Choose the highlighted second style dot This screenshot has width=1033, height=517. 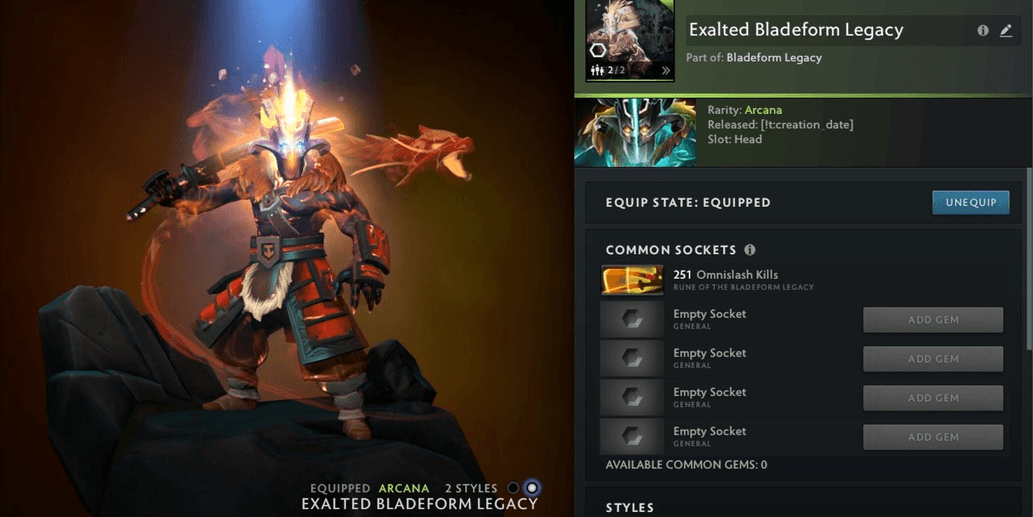532,488
